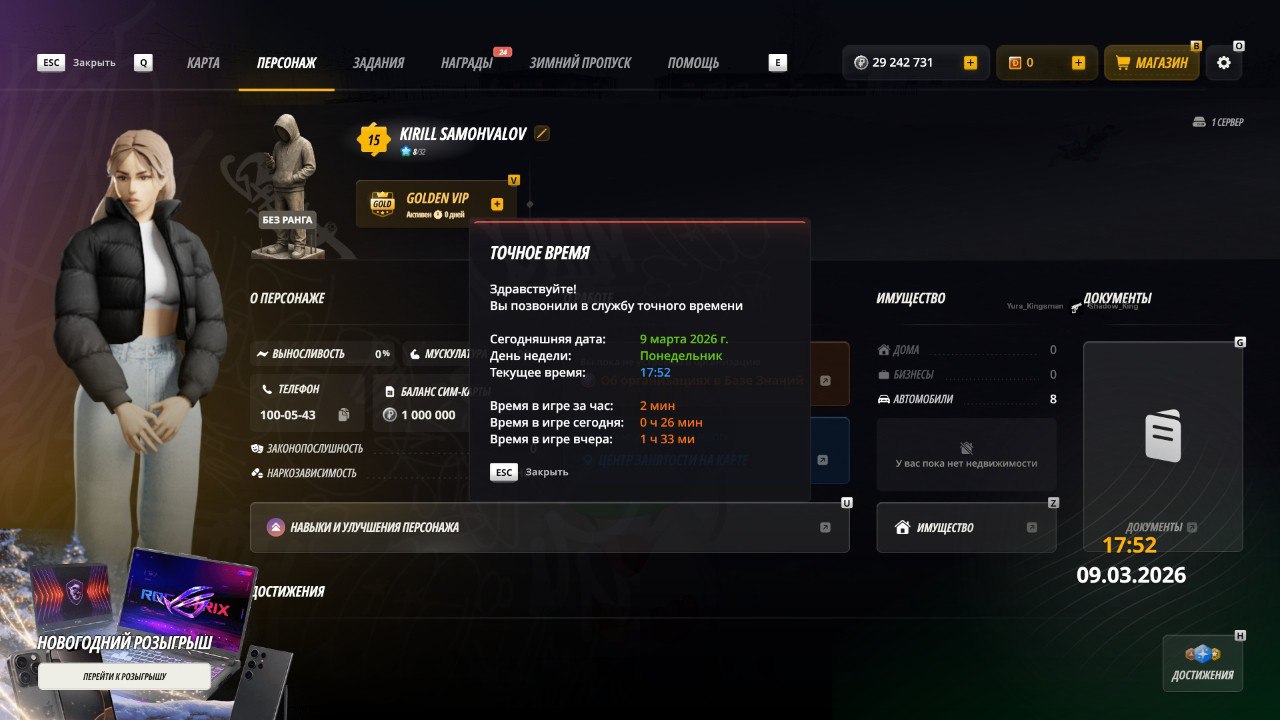Edit the Kirill Samohvalov name
1280x720 pixels.
pos(542,134)
